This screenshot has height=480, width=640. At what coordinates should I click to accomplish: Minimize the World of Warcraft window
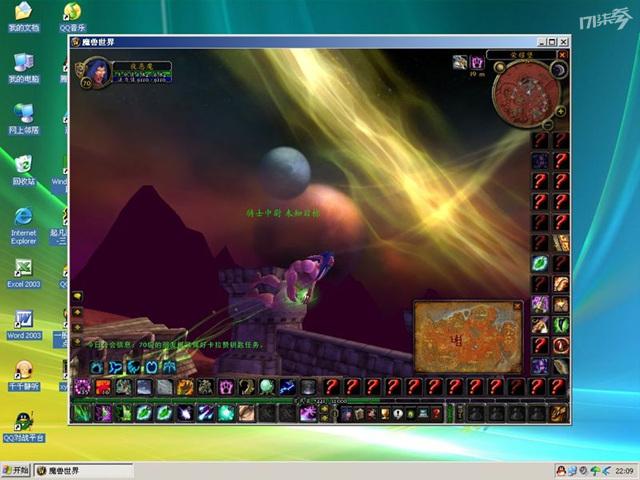(540, 42)
